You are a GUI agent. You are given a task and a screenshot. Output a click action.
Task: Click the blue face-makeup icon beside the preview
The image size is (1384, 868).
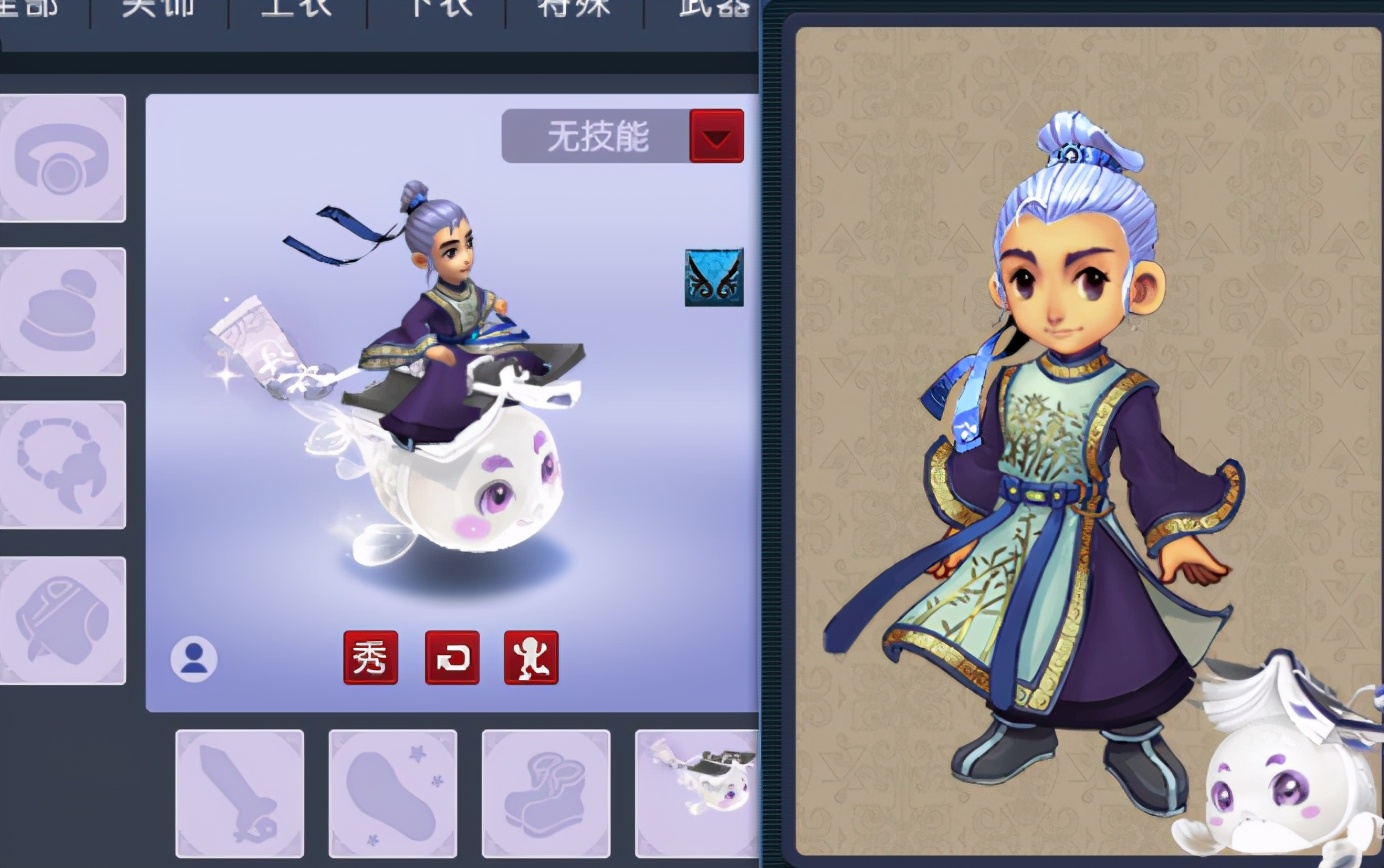point(712,278)
